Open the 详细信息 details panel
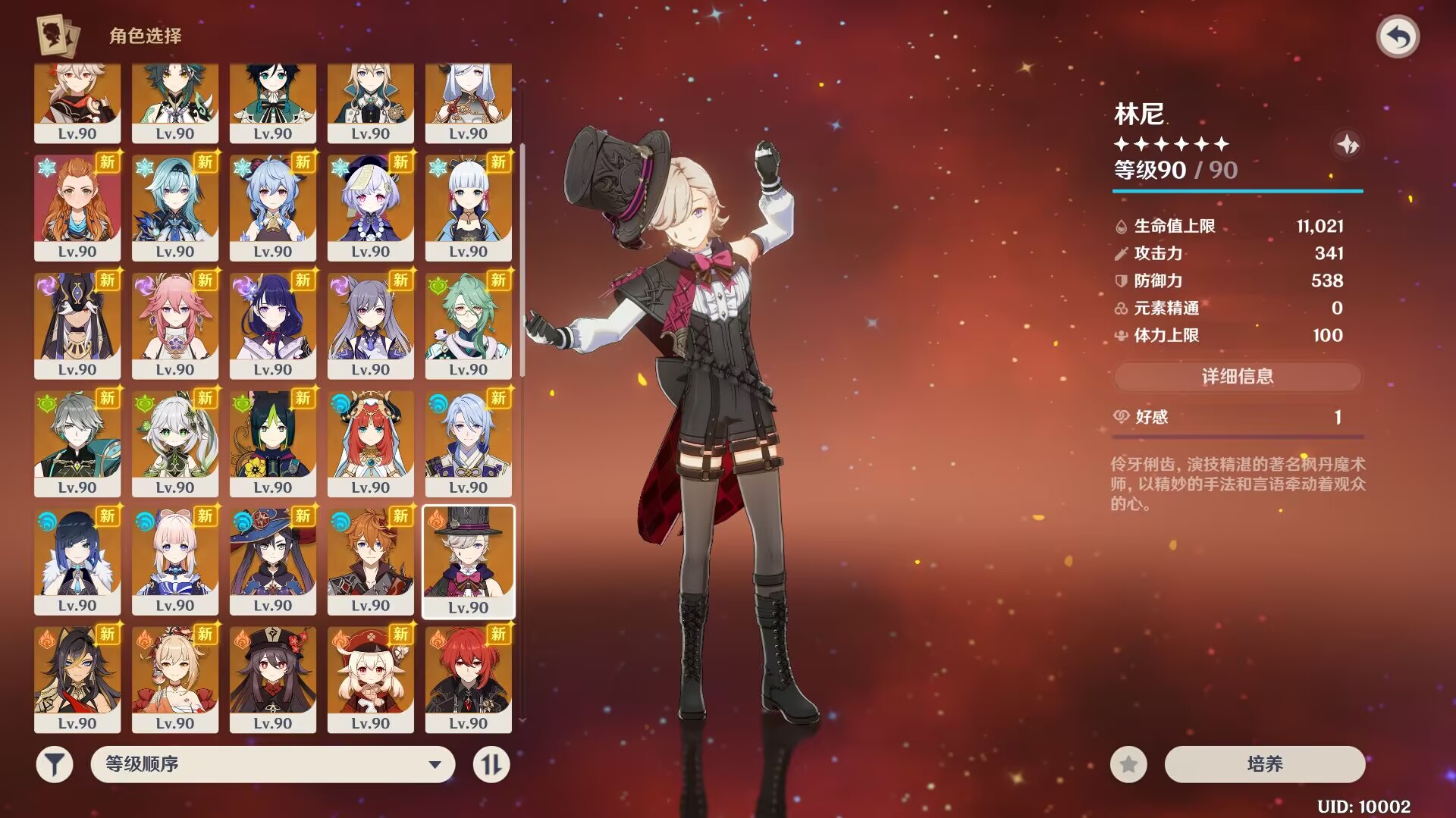 pyautogui.click(x=1237, y=377)
